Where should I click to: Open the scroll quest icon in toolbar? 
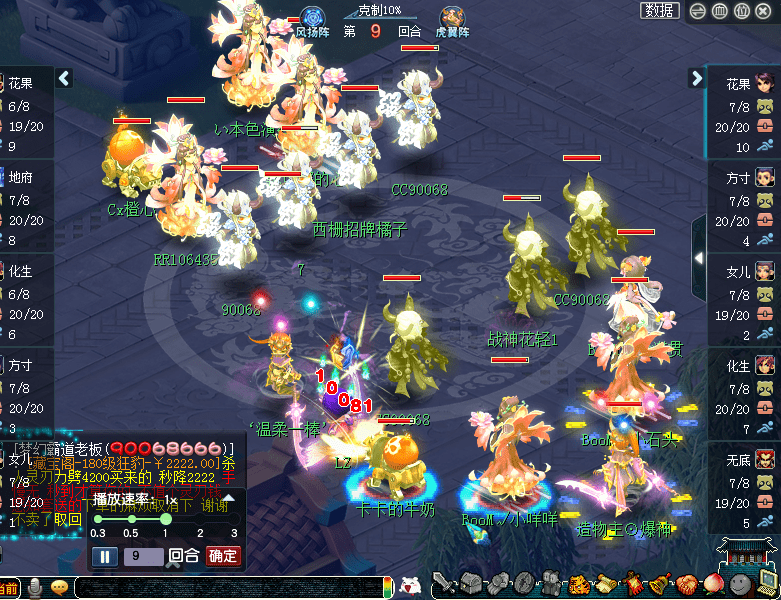pos(604,584)
